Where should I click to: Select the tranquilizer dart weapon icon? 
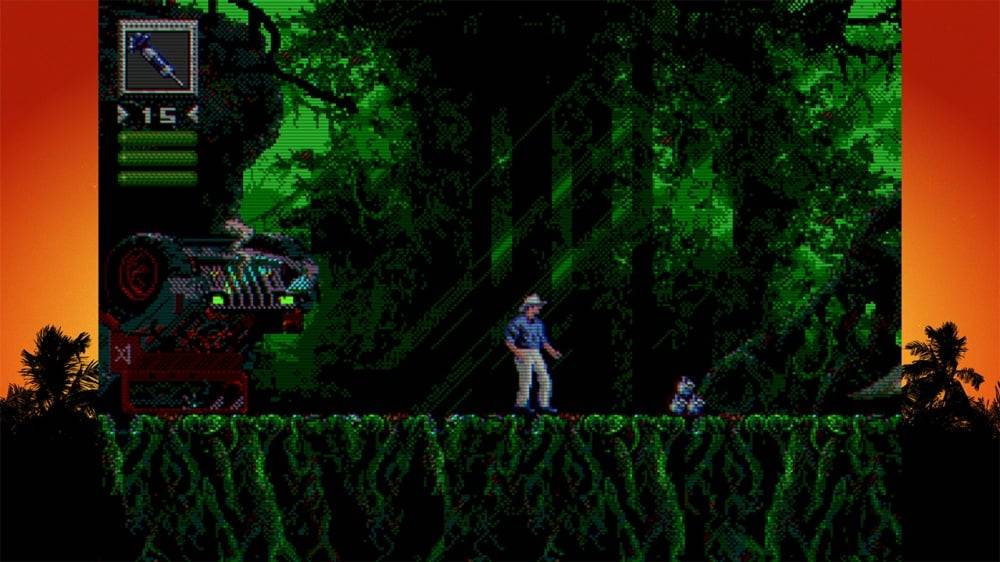(159, 58)
